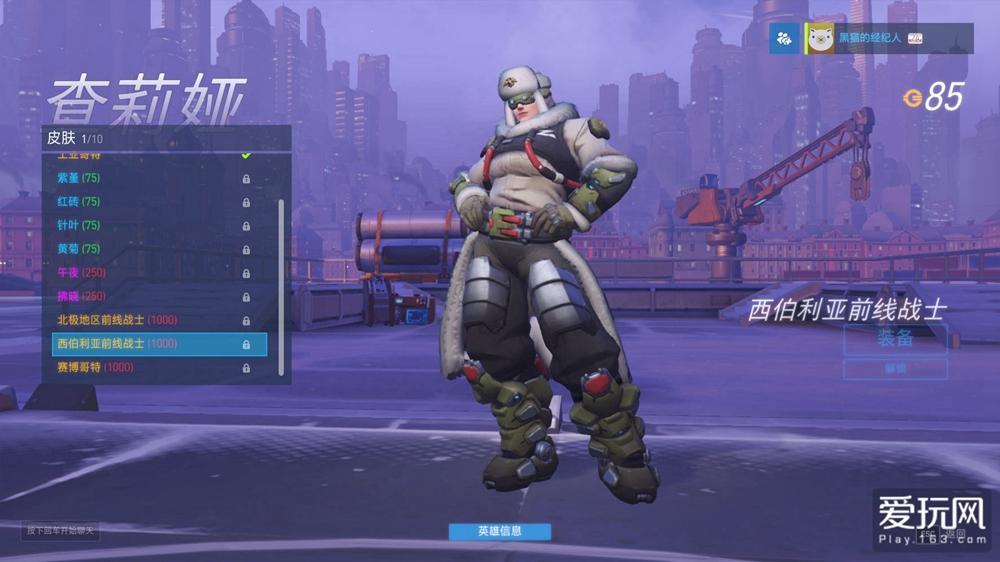The image size is (1000, 562).
Task: Open the social group icon button
Action: pos(784,39)
